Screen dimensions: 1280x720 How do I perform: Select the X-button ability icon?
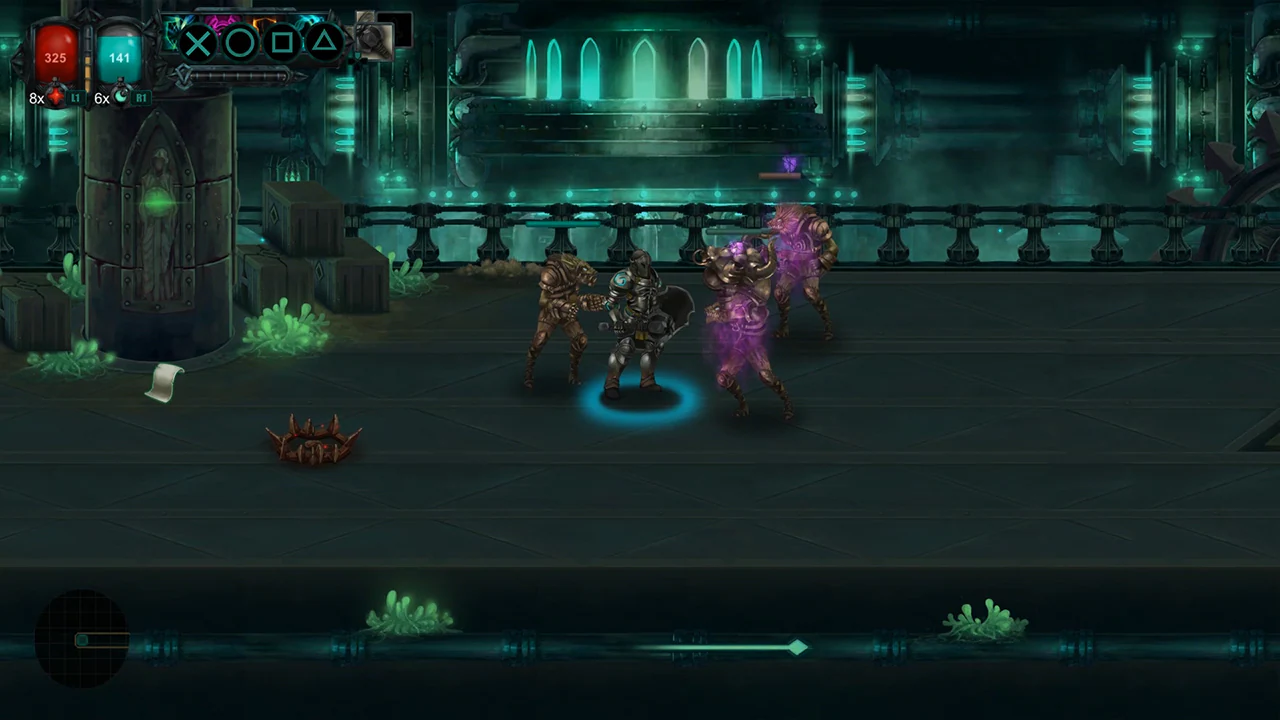tap(197, 43)
